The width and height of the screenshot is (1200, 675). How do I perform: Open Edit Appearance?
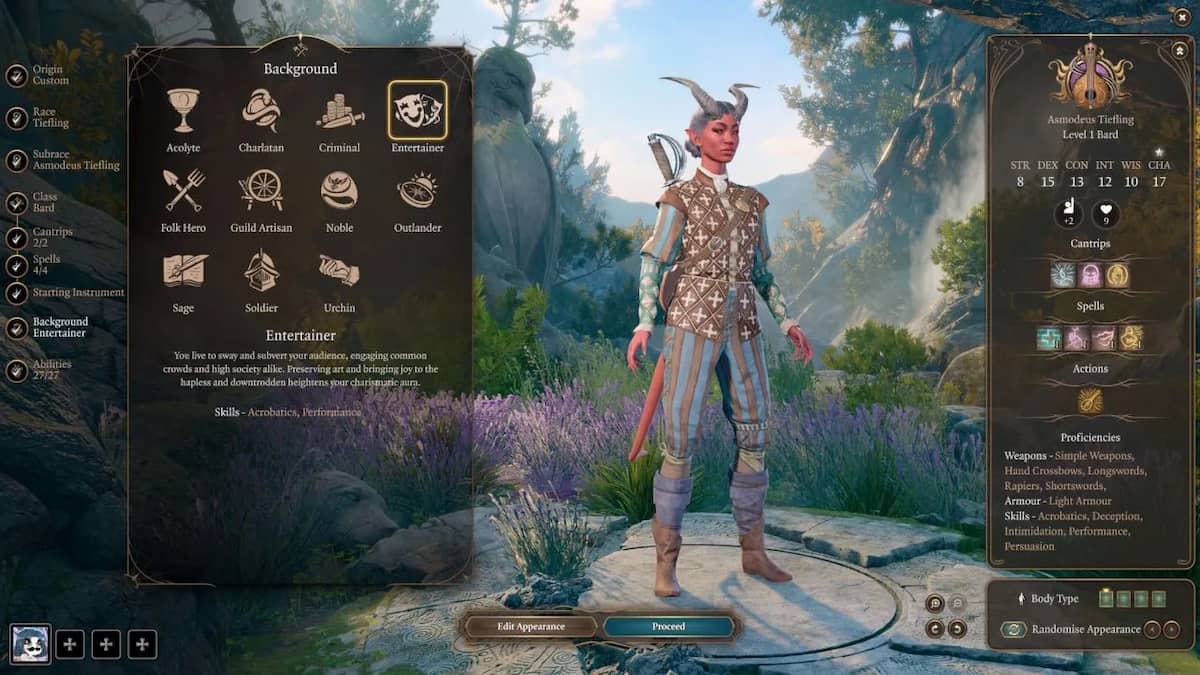tap(531, 627)
